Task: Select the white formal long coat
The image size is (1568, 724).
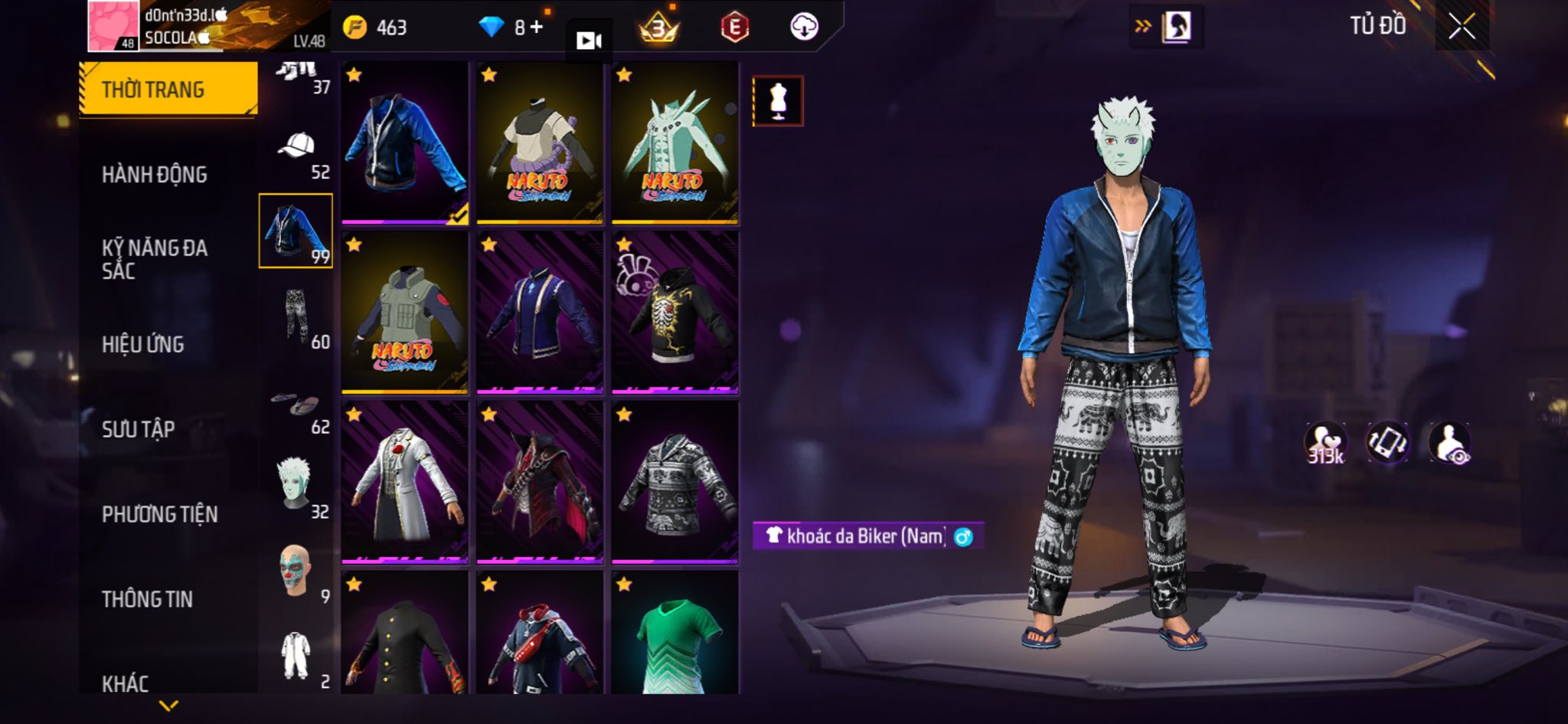Action: [x=404, y=483]
